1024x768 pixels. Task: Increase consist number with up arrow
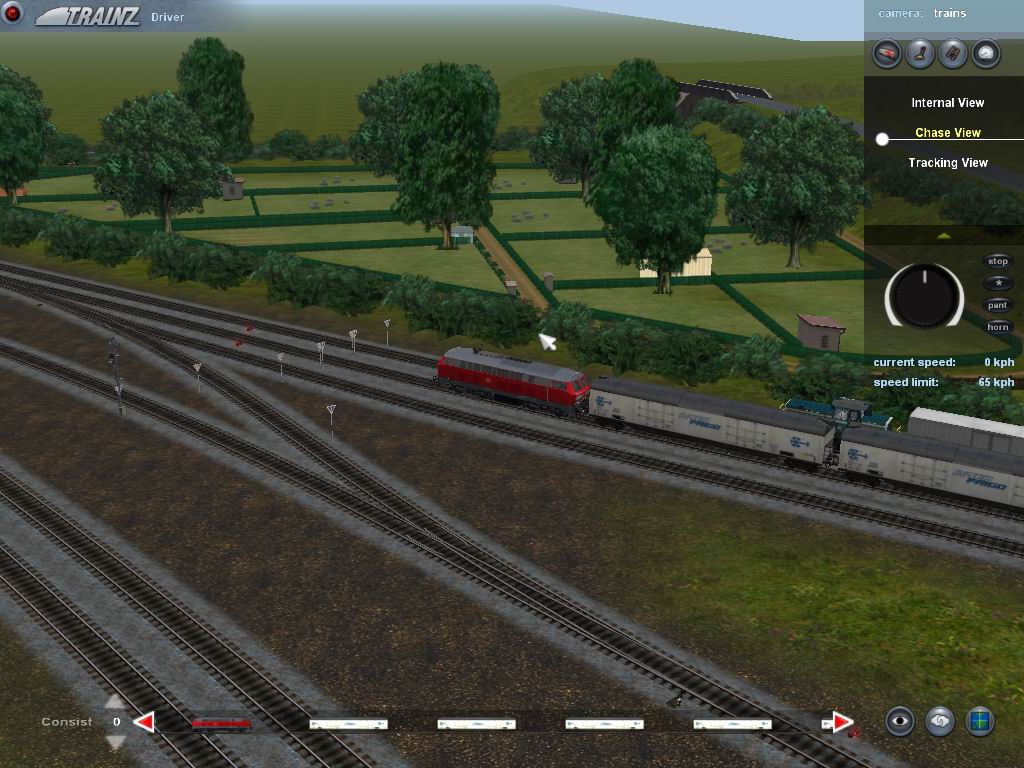pos(116,703)
